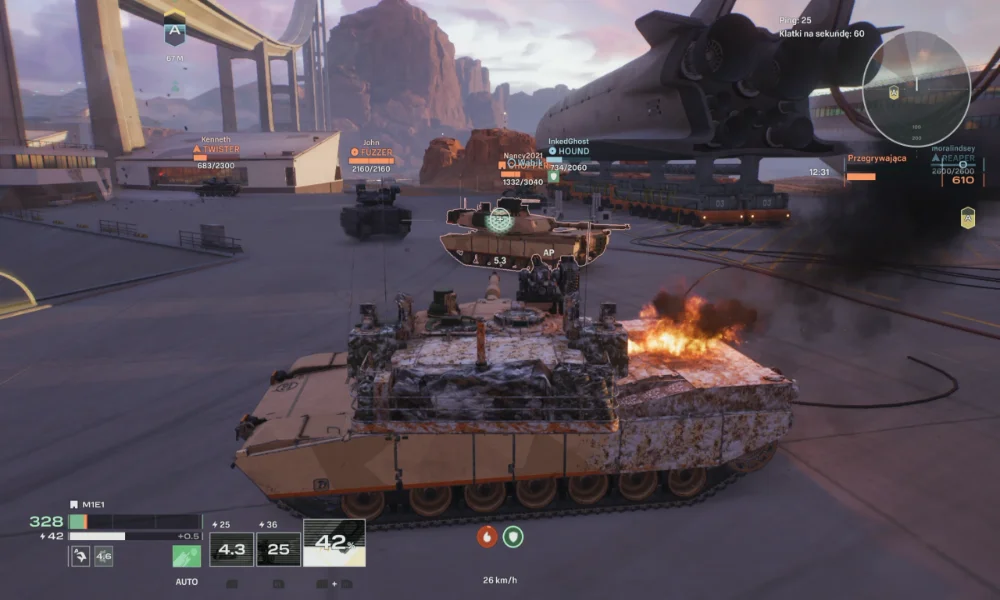
Task: Click the green shield status icon
Action: [513, 536]
